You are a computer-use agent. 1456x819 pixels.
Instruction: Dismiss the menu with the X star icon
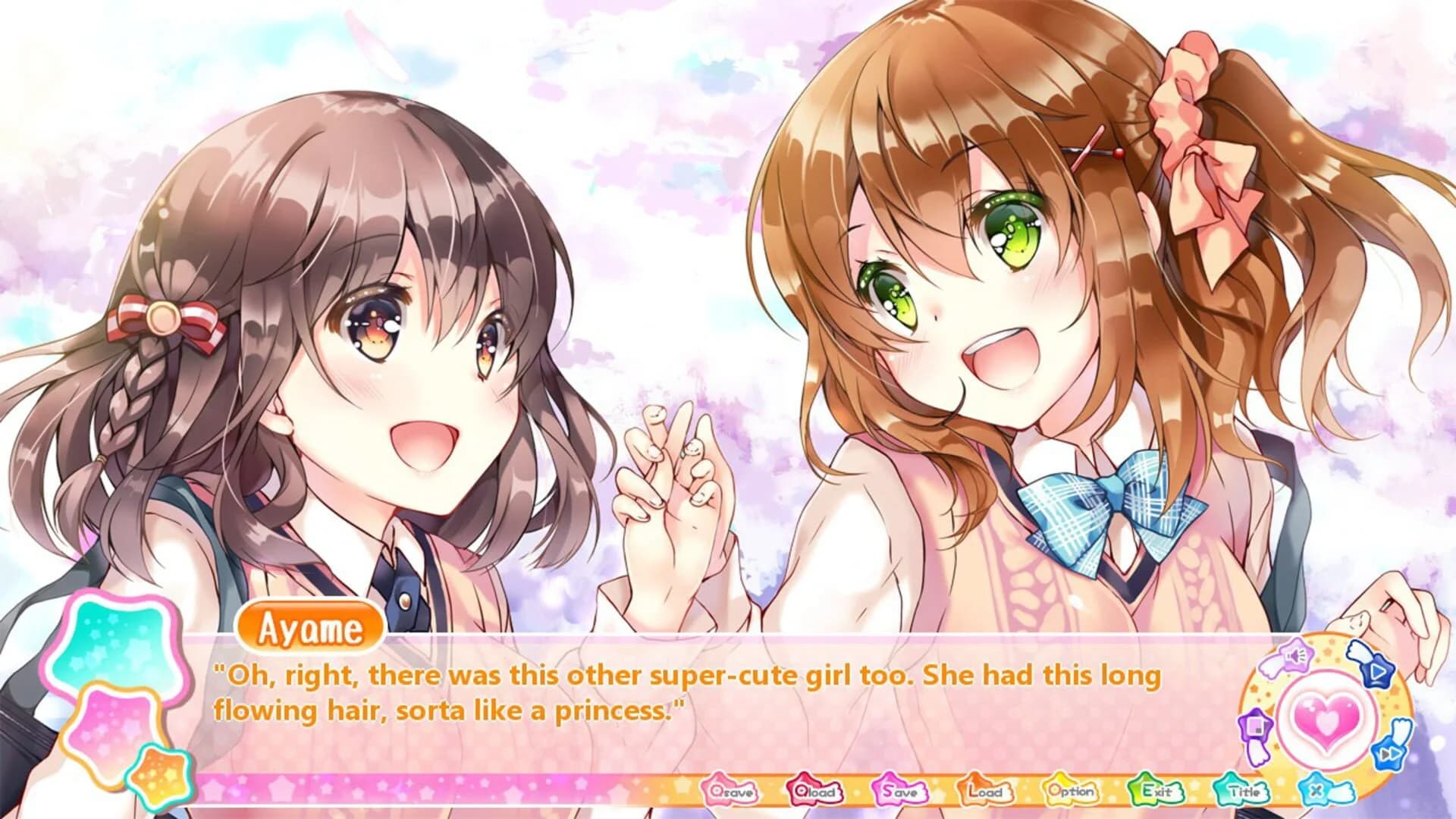click(1316, 790)
